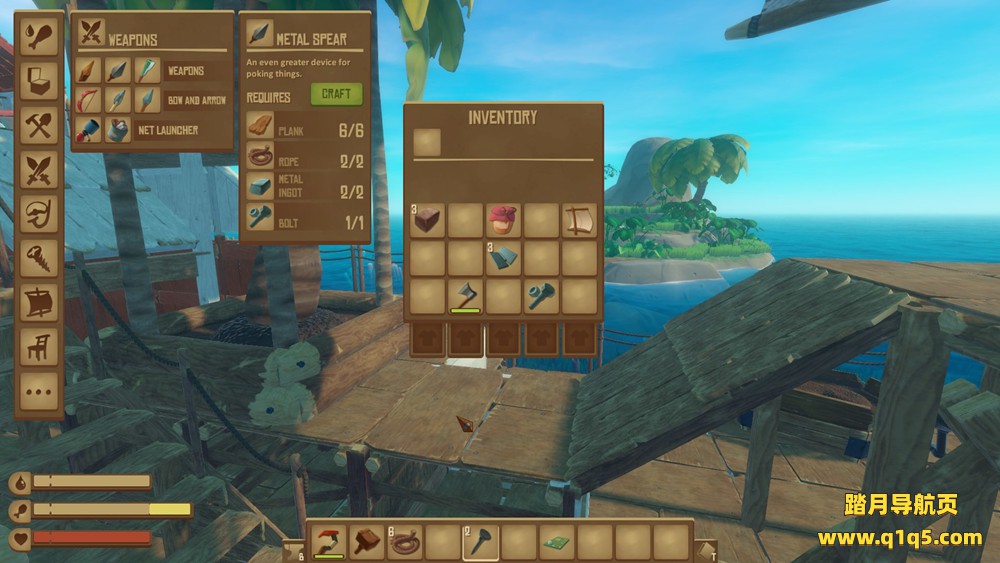Open the snorkel mask equipment category

pyautogui.click(x=39, y=214)
